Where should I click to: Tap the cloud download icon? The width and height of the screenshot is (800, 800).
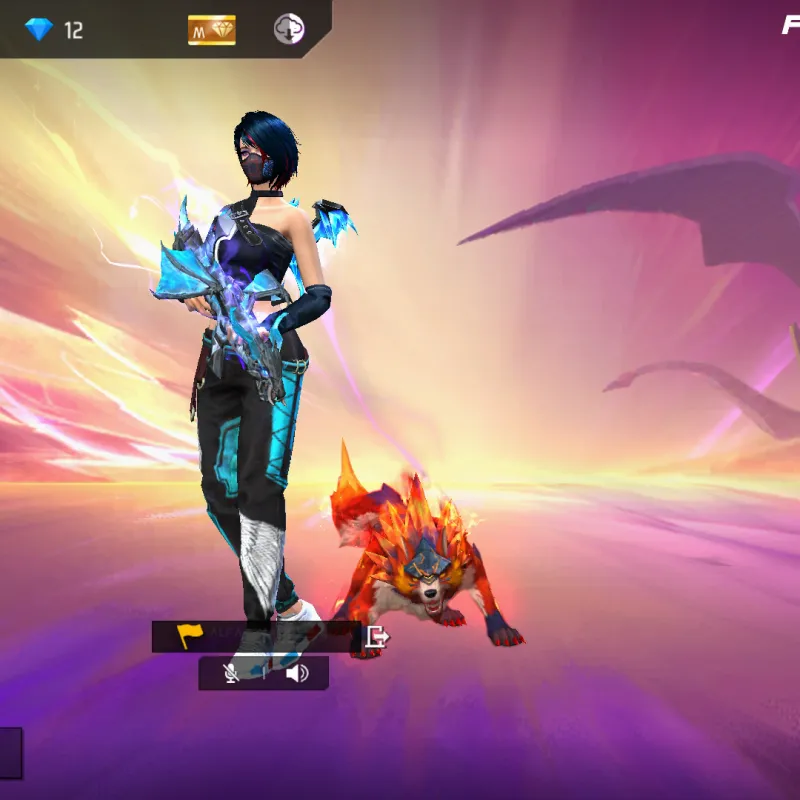pos(289,30)
